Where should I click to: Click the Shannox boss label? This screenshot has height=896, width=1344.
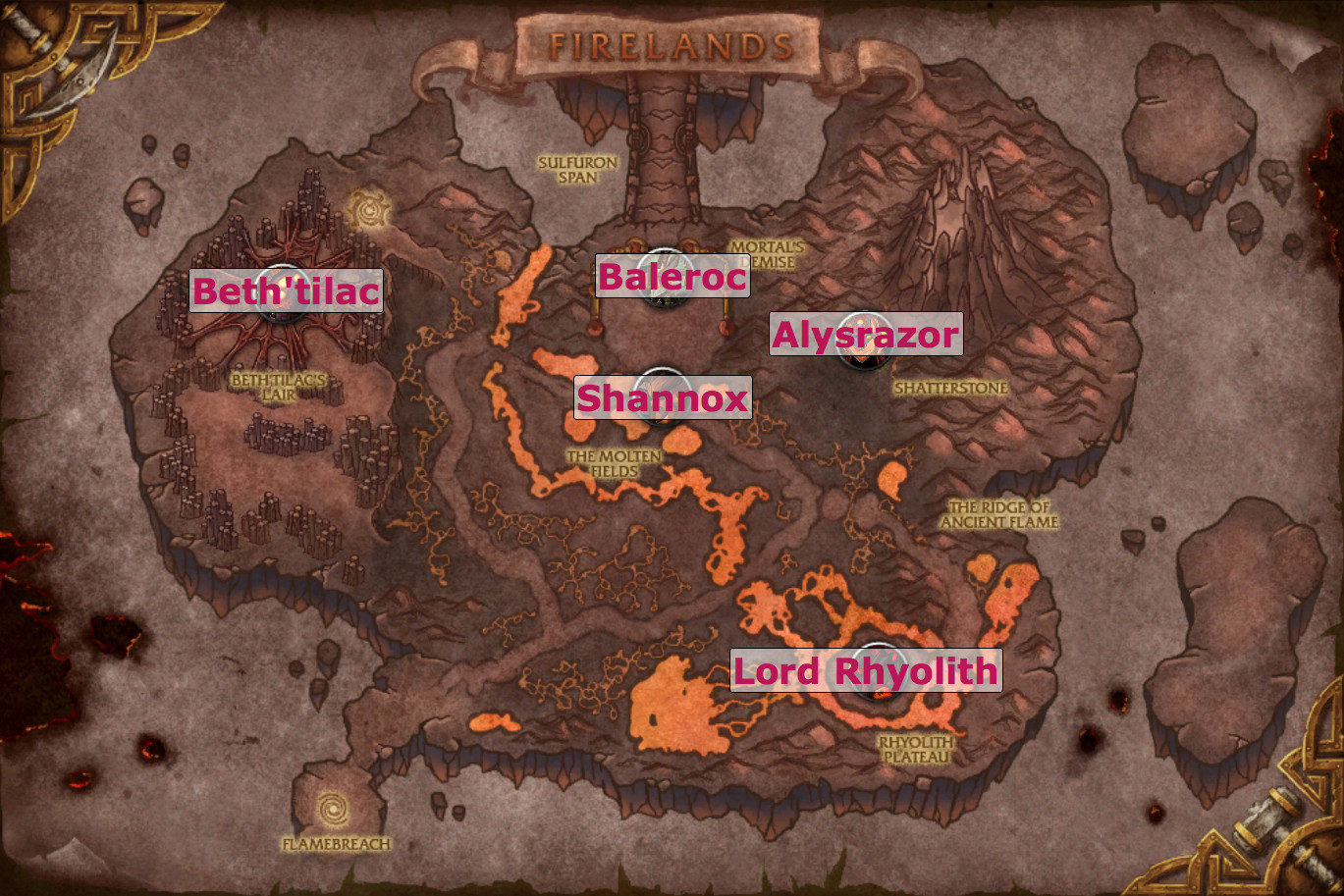pyautogui.click(x=662, y=397)
